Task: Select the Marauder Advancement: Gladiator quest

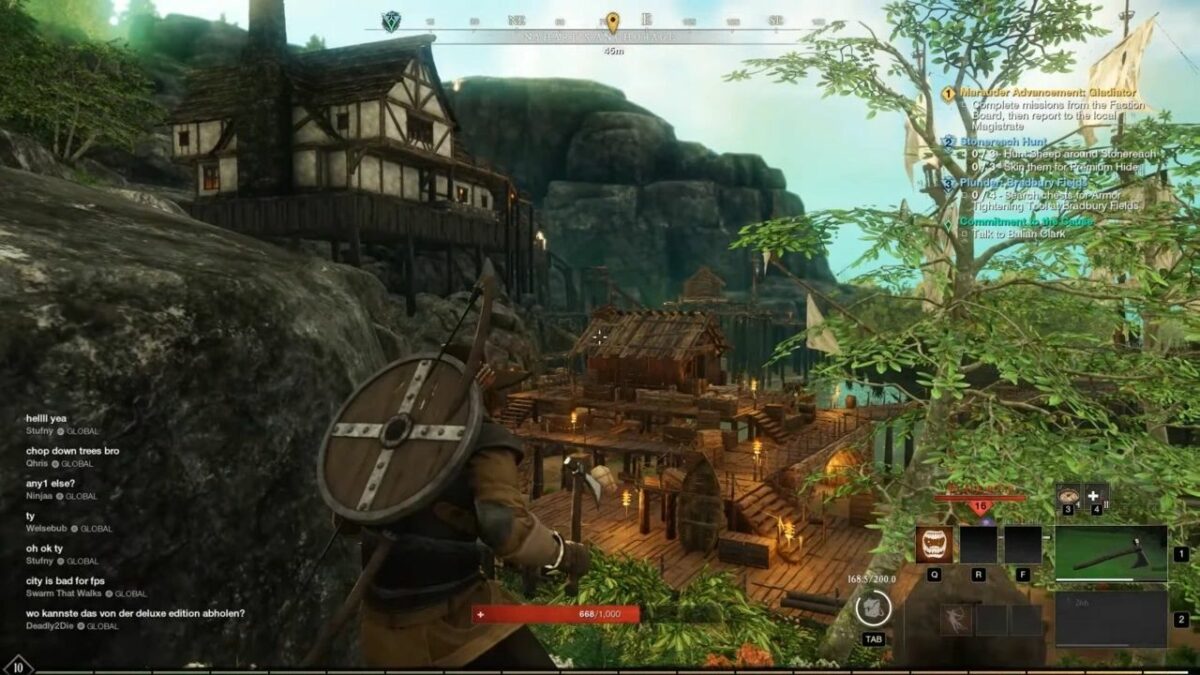Action: (x=1038, y=93)
